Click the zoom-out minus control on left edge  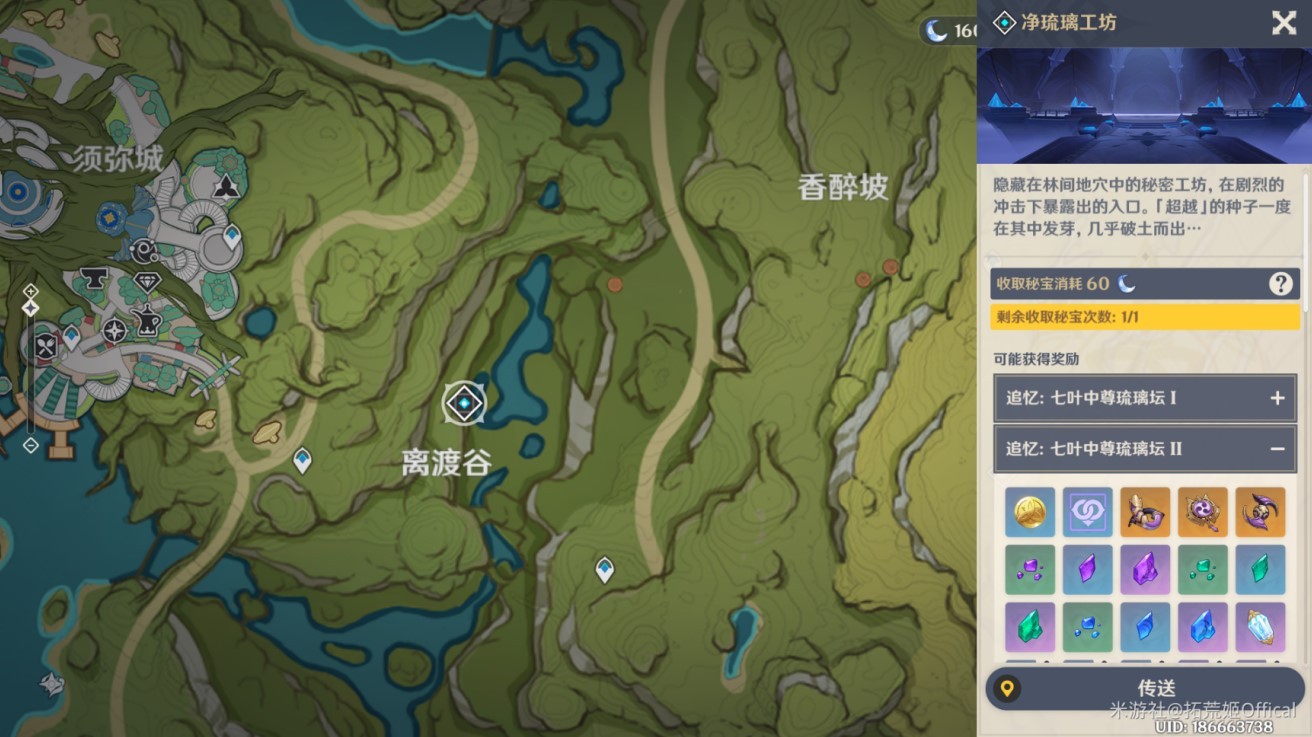click(x=30, y=446)
